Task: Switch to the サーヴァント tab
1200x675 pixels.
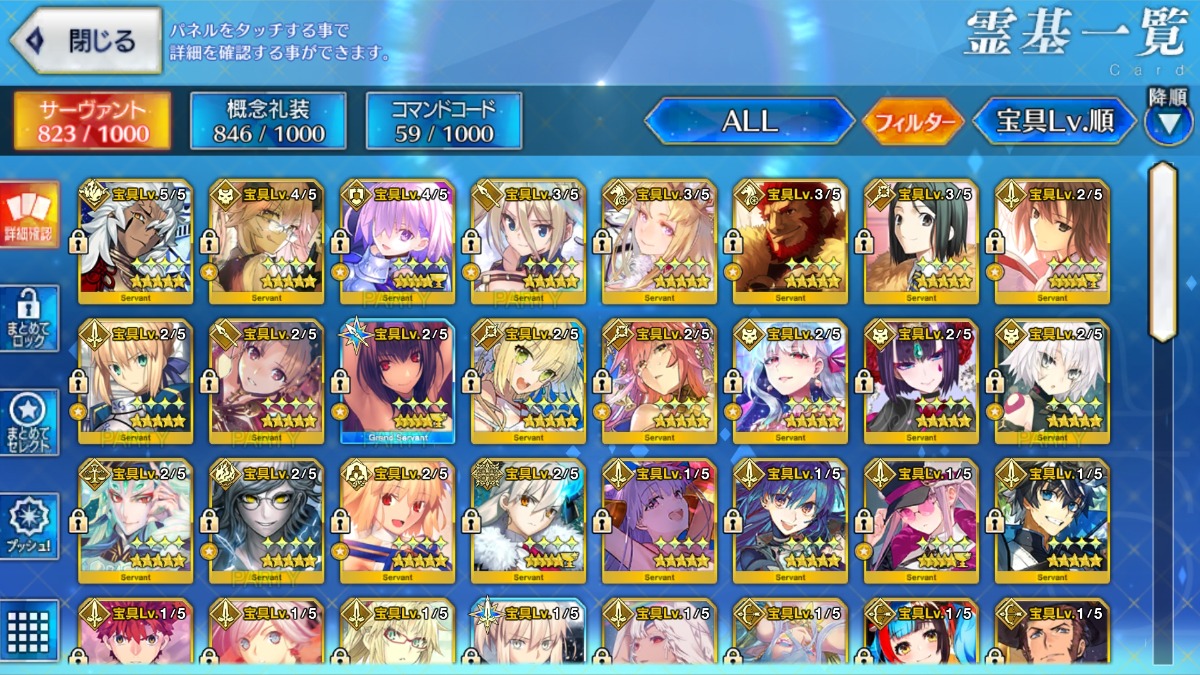Action: (92, 121)
